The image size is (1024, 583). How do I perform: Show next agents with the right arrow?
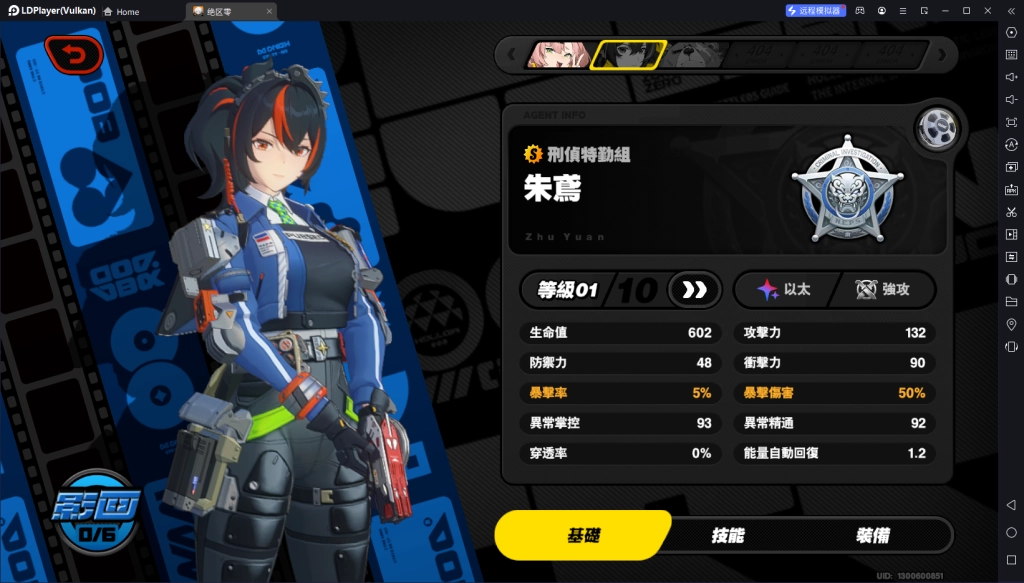pyautogui.click(x=942, y=54)
